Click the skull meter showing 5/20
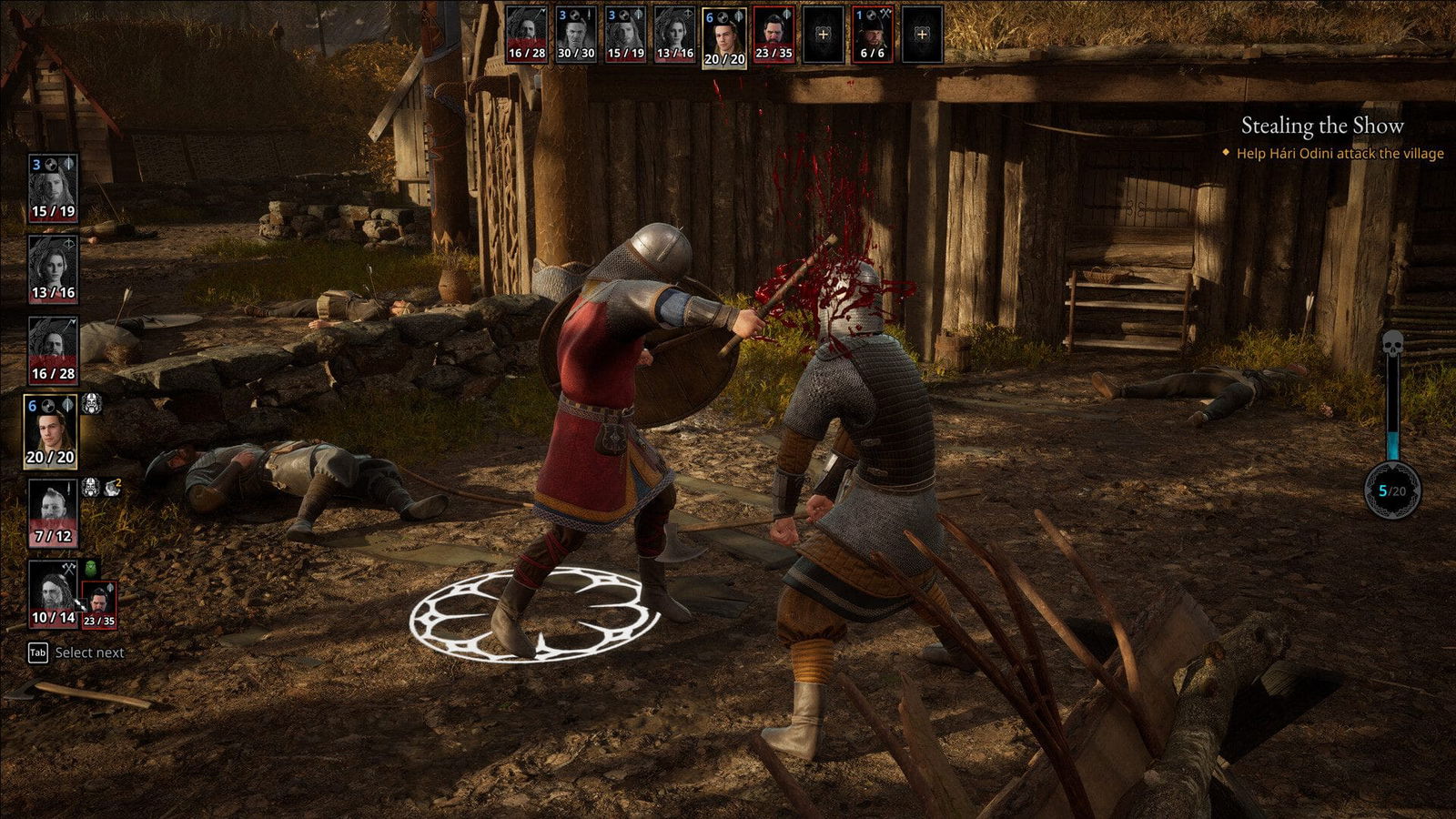 pyautogui.click(x=1392, y=490)
